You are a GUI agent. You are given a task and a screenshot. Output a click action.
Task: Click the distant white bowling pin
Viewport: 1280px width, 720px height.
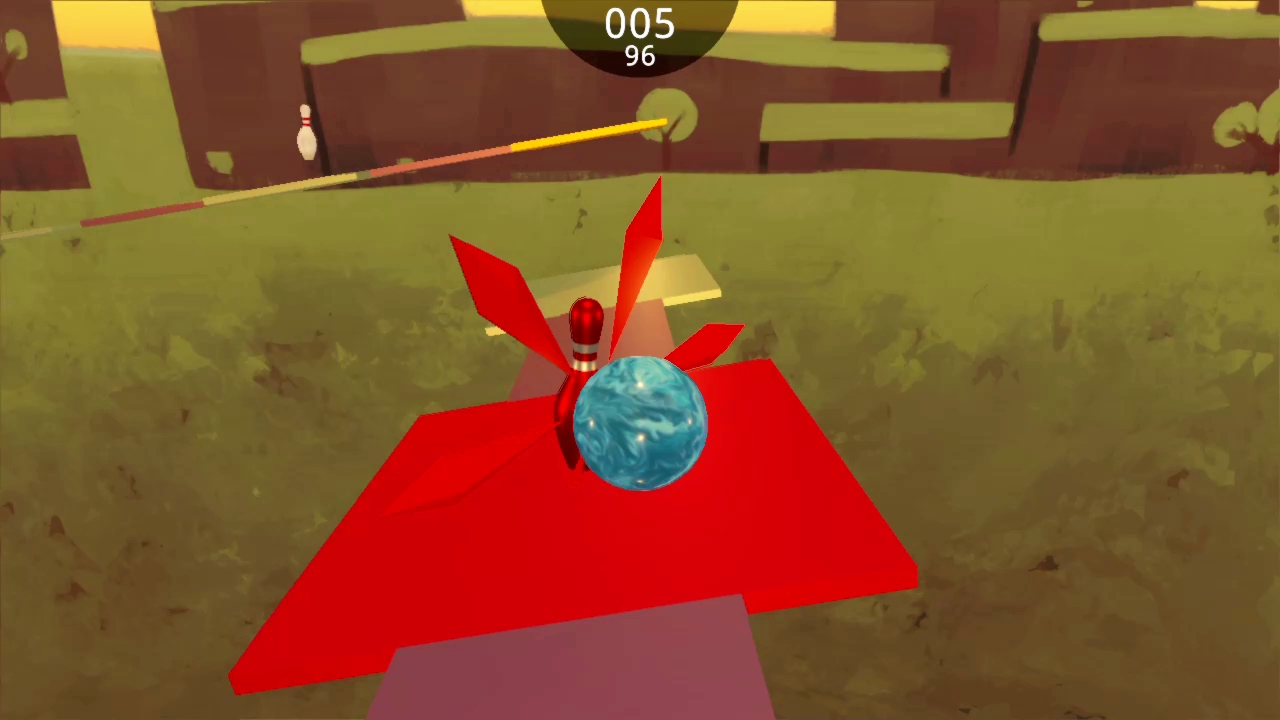(x=306, y=130)
